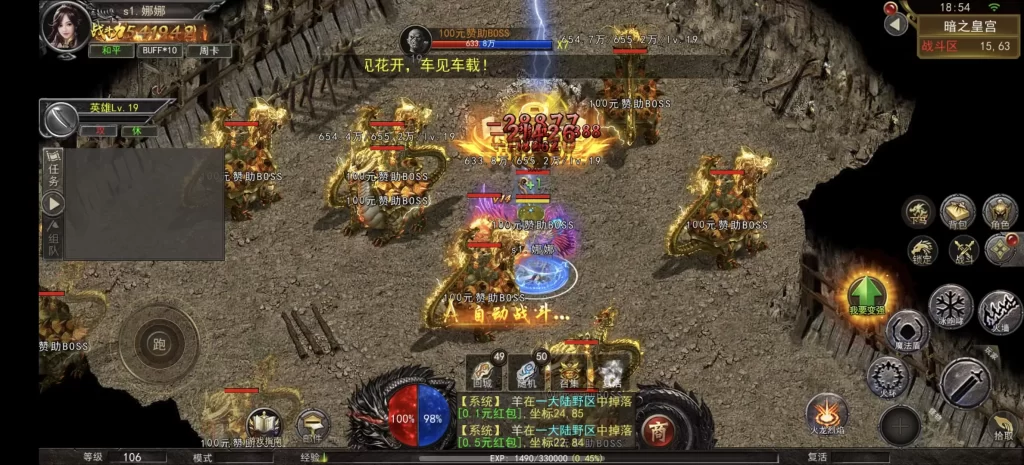Image resolution: width=1024 pixels, height=465 pixels.
Task: Activate the 锁定 target lock icon
Action: [923, 250]
